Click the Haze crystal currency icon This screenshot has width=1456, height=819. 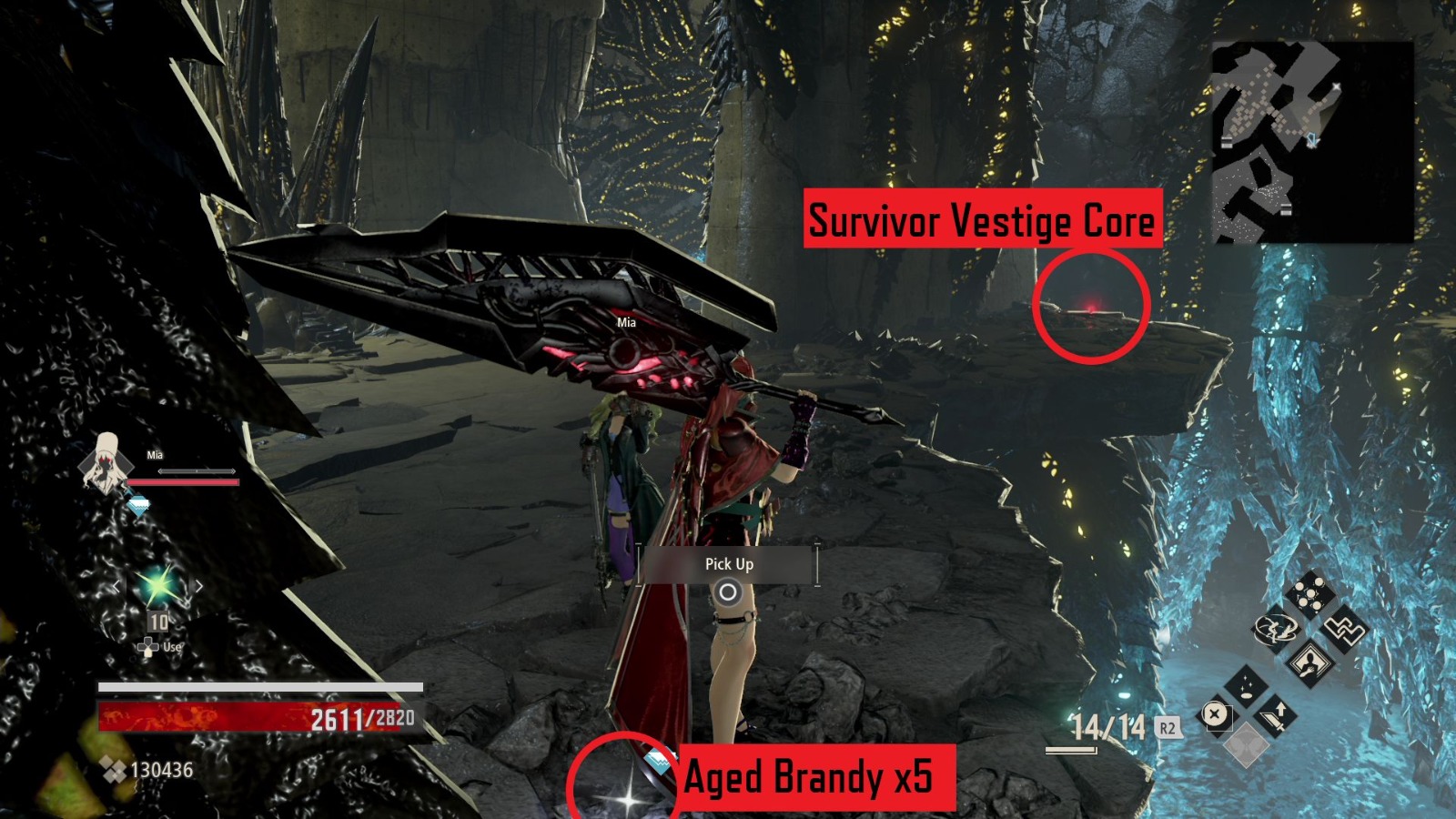point(114,767)
